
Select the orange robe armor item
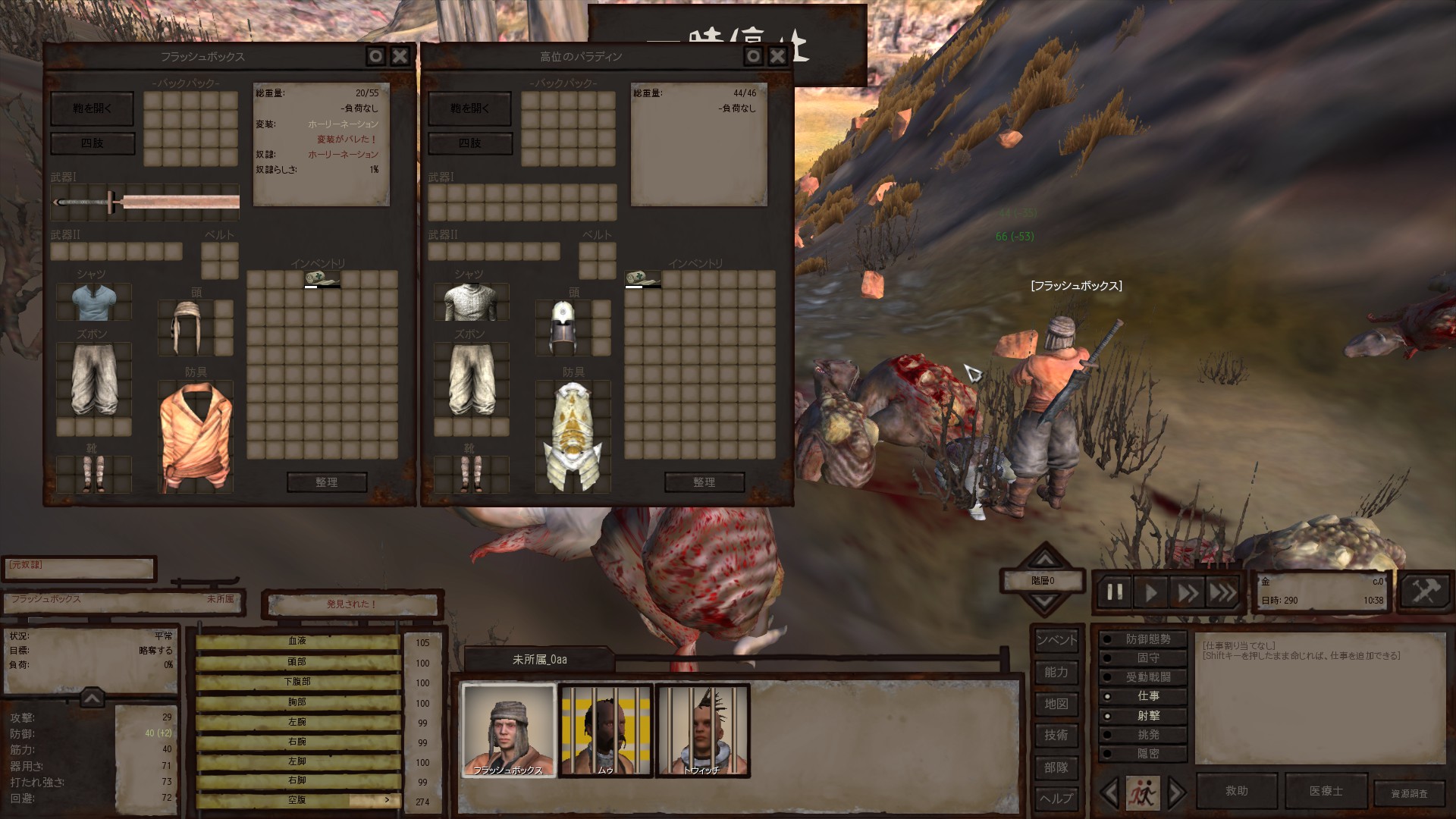tap(195, 436)
